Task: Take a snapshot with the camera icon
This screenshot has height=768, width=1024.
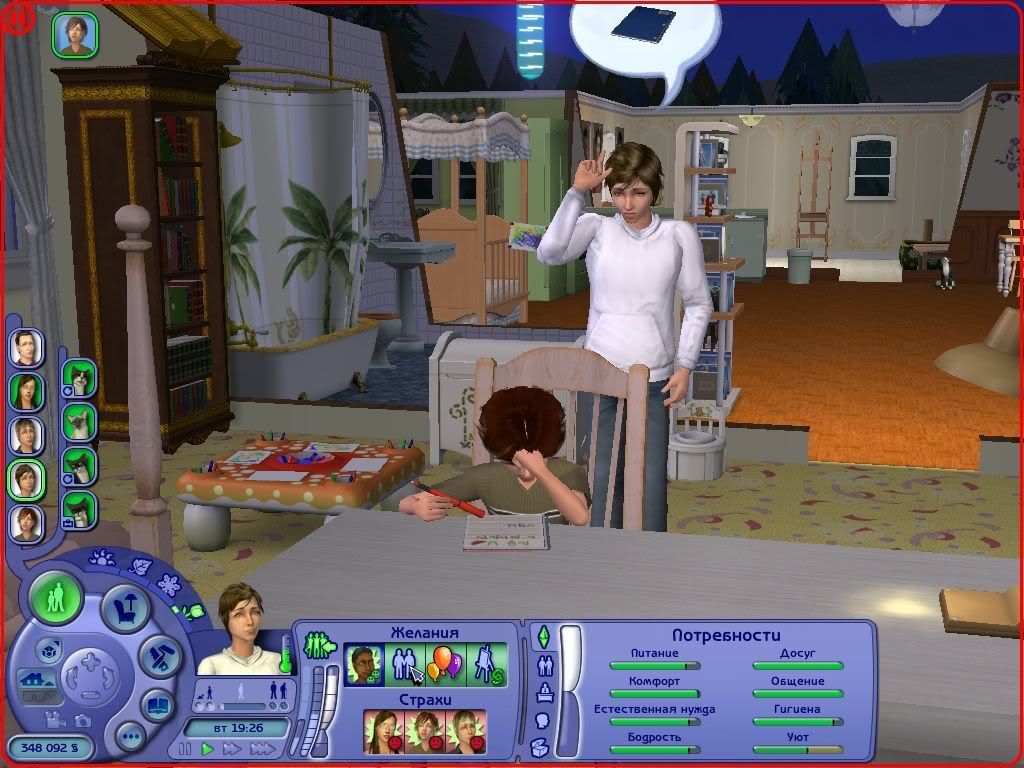Action: click(83, 720)
